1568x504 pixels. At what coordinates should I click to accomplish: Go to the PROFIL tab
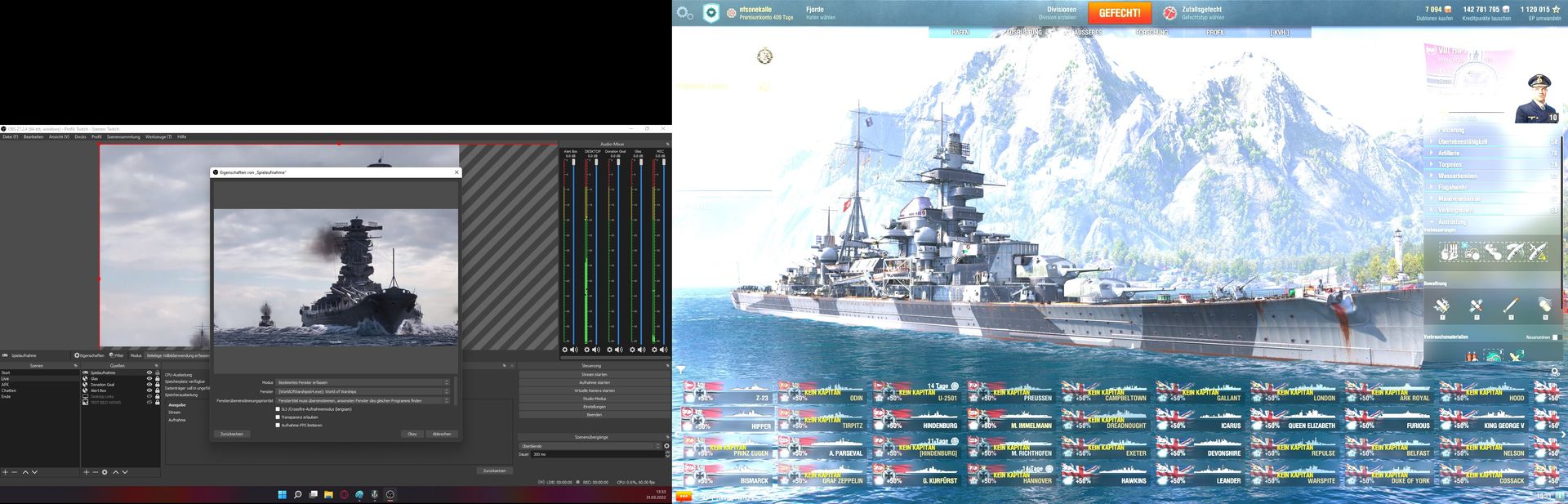point(1215,33)
